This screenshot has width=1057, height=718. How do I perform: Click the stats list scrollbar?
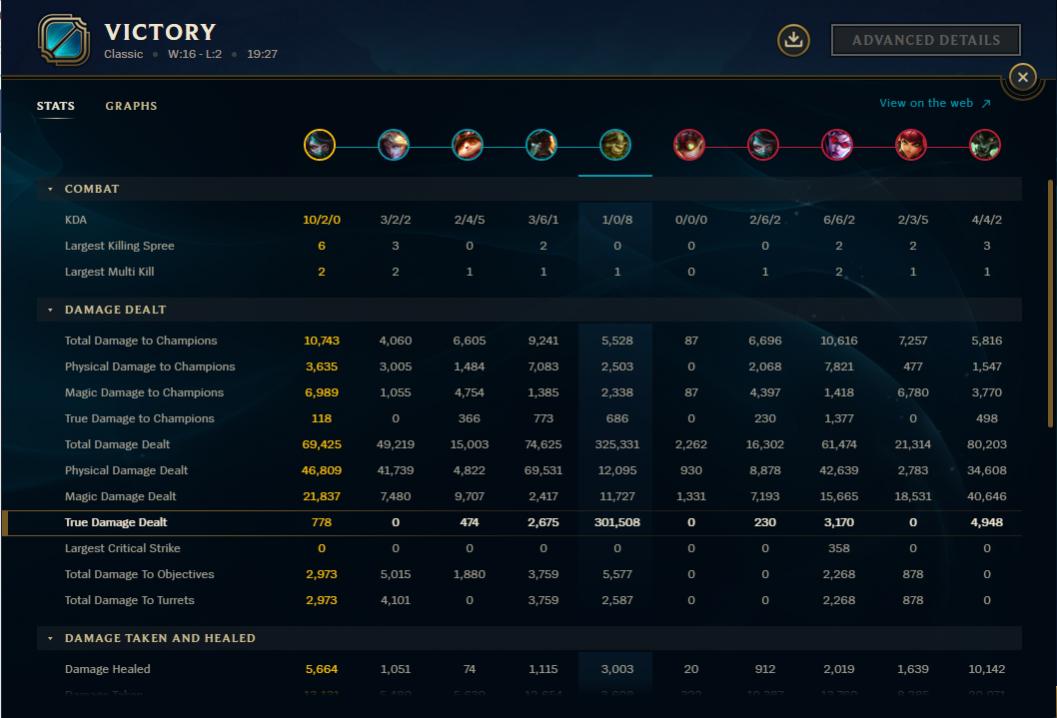(x=1049, y=300)
